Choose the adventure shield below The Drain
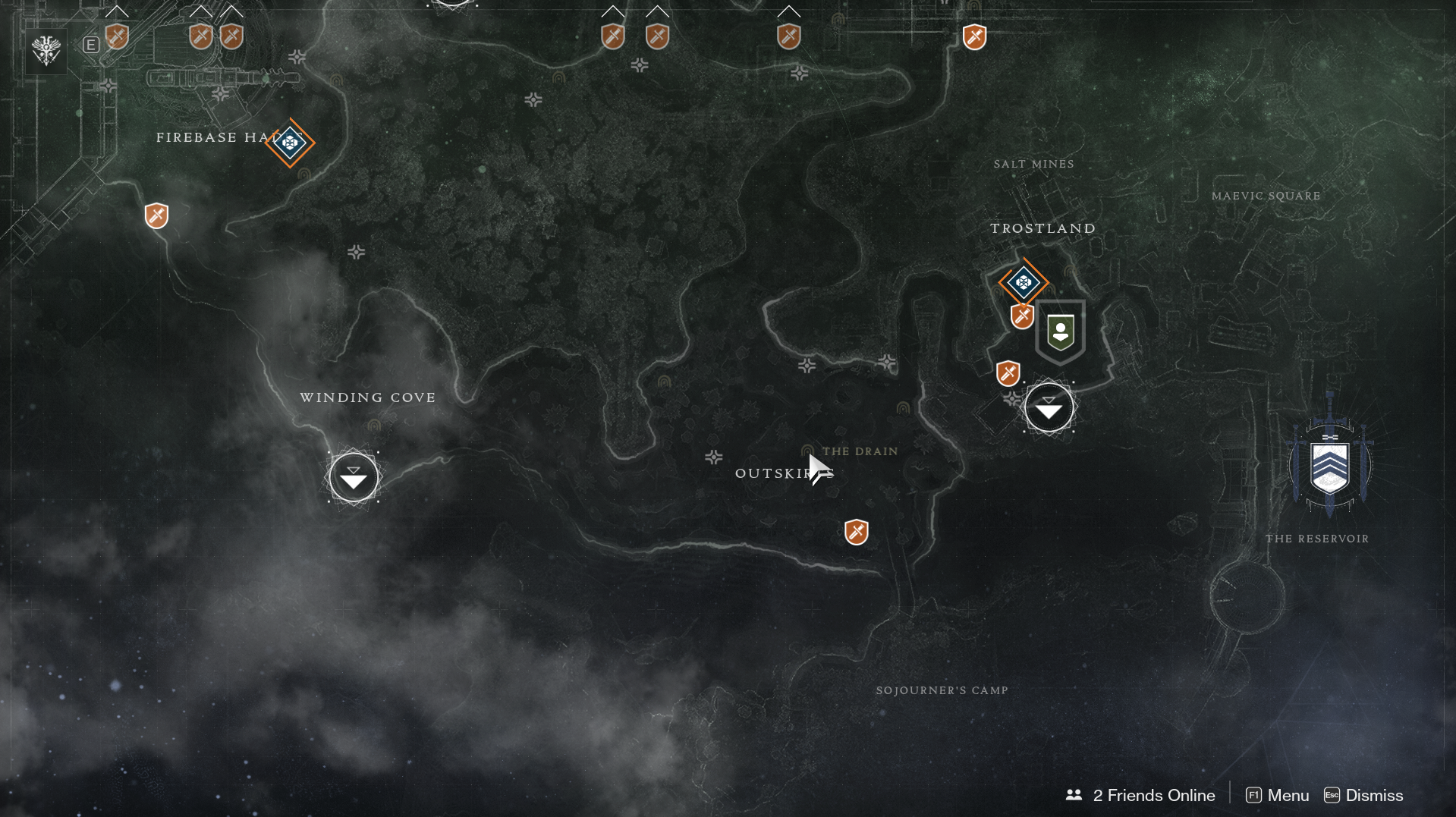The width and height of the screenshot is (1456, 817). tap(856, 532)
